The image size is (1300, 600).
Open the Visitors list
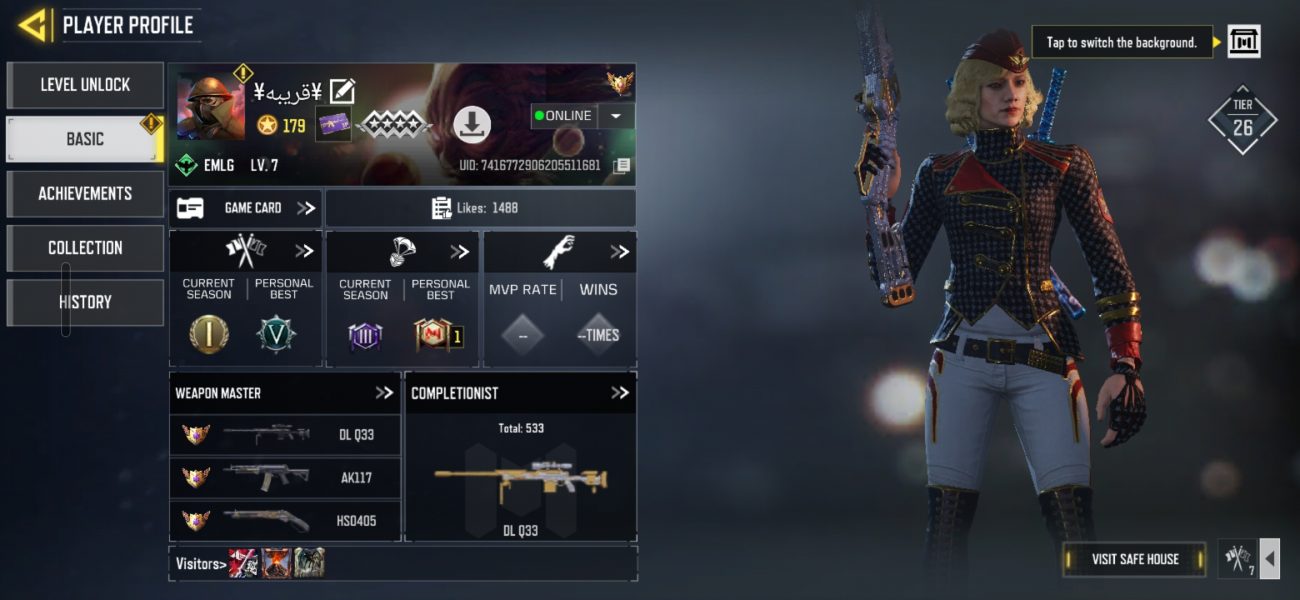point(200,564)
